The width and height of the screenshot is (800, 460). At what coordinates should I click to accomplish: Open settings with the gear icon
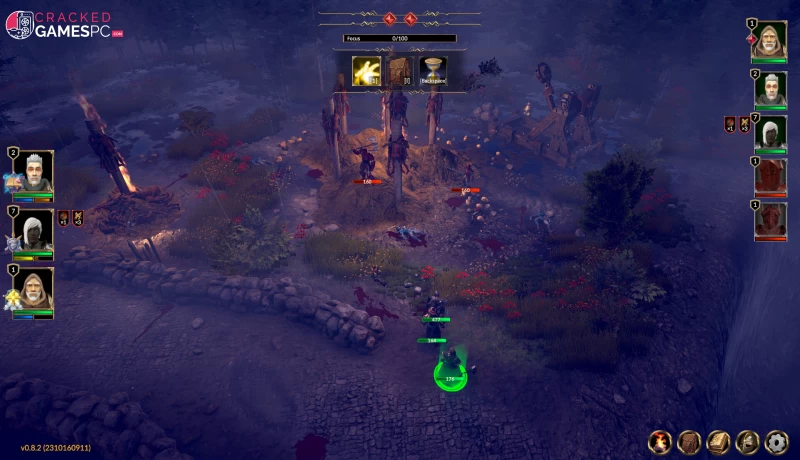tap(776, 441)
